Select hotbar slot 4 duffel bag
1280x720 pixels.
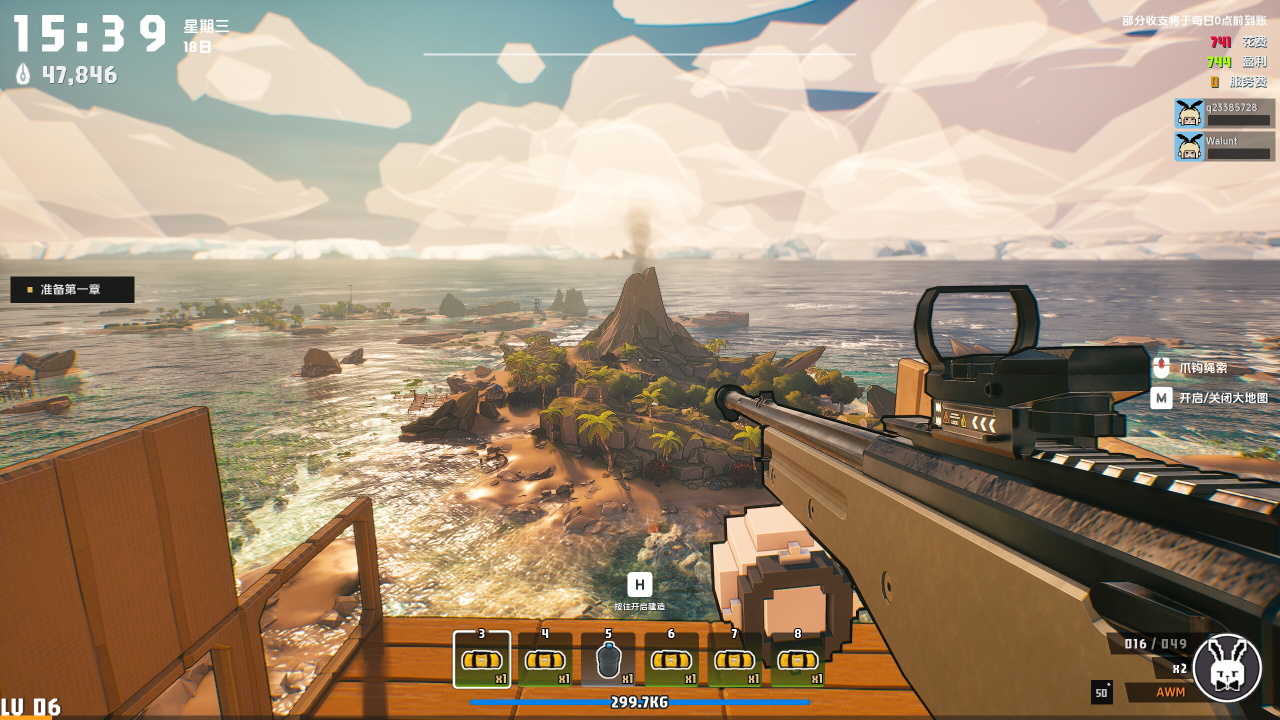pos(545,660)
